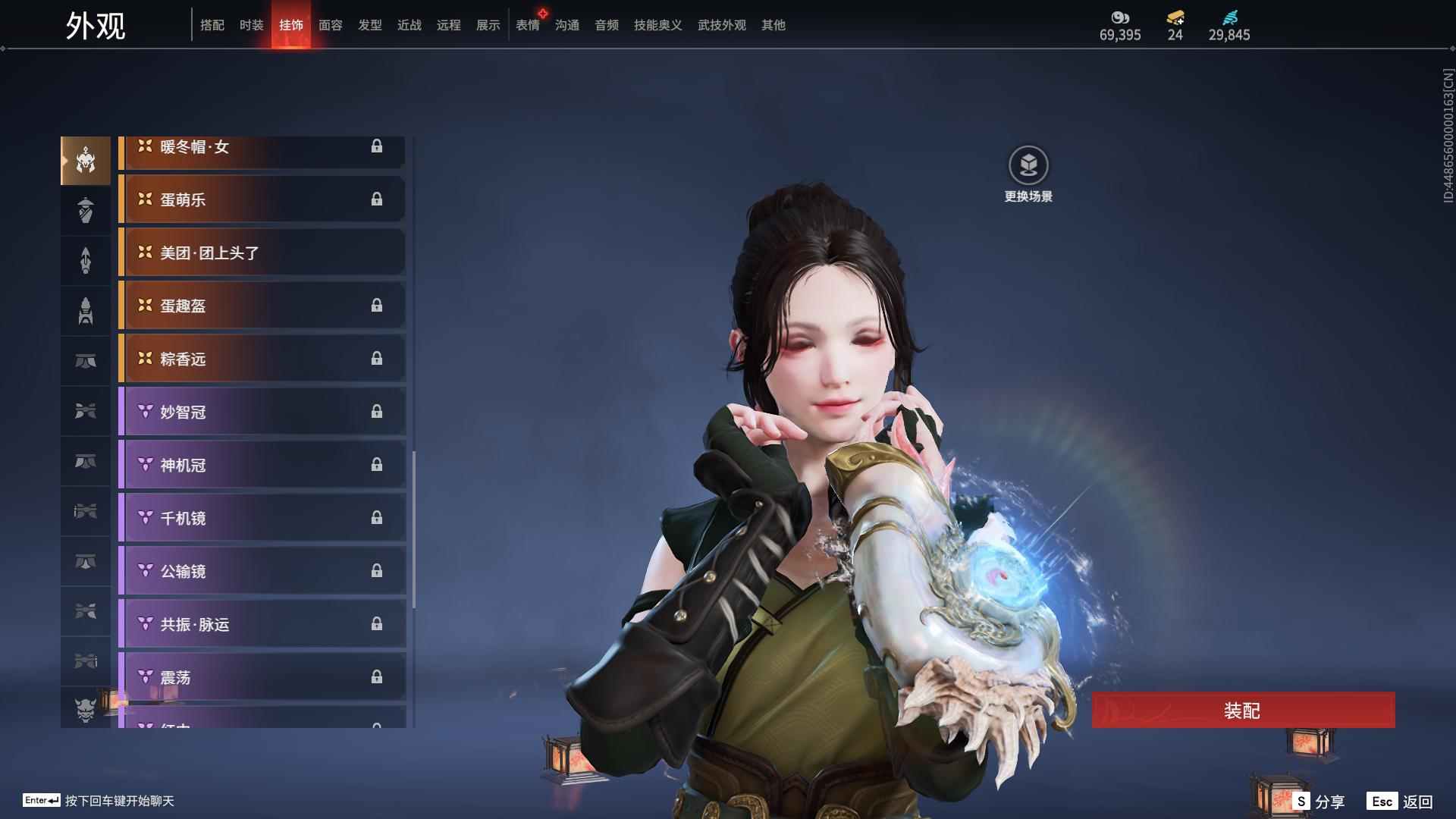Pick the 妙智冠 headpiece
The width and height of the screenshot is (1456, 819).
click(262, 412)
